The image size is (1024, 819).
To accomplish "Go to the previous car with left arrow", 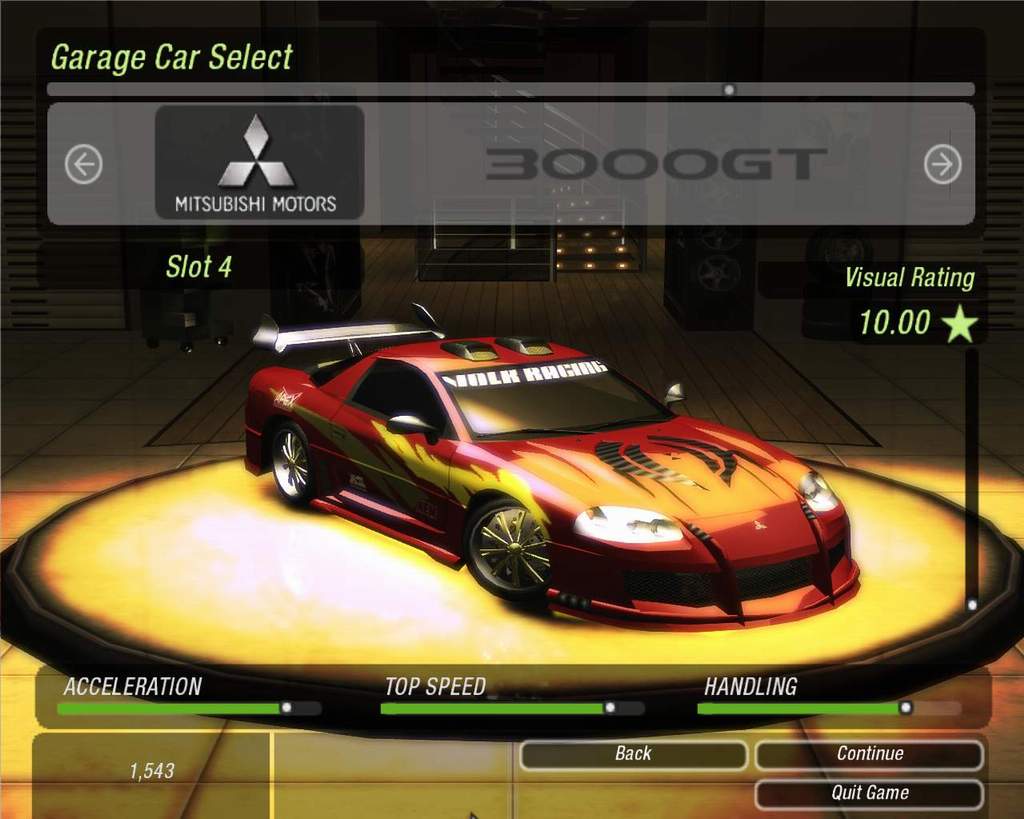I will coord(84,164).
